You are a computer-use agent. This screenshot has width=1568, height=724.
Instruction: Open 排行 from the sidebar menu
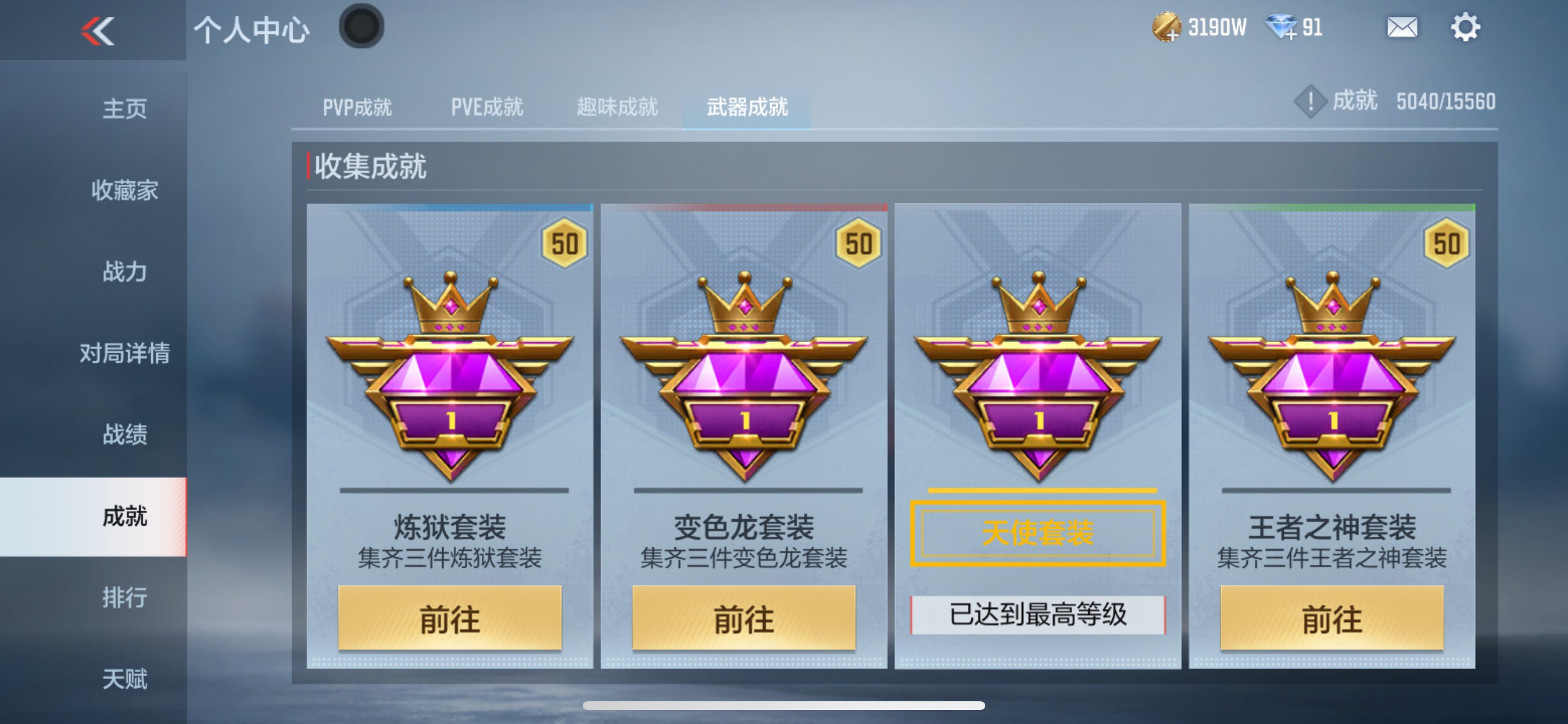pos(124,598)
